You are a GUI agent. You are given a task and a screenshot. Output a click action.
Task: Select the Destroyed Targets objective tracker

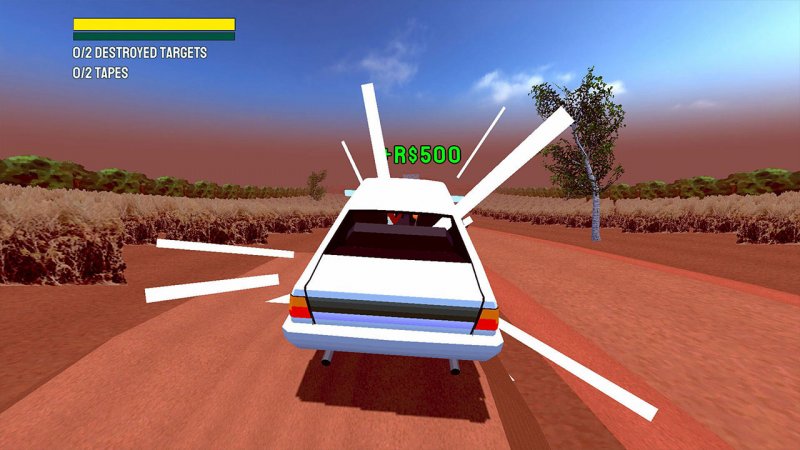[x=139, y=53]
